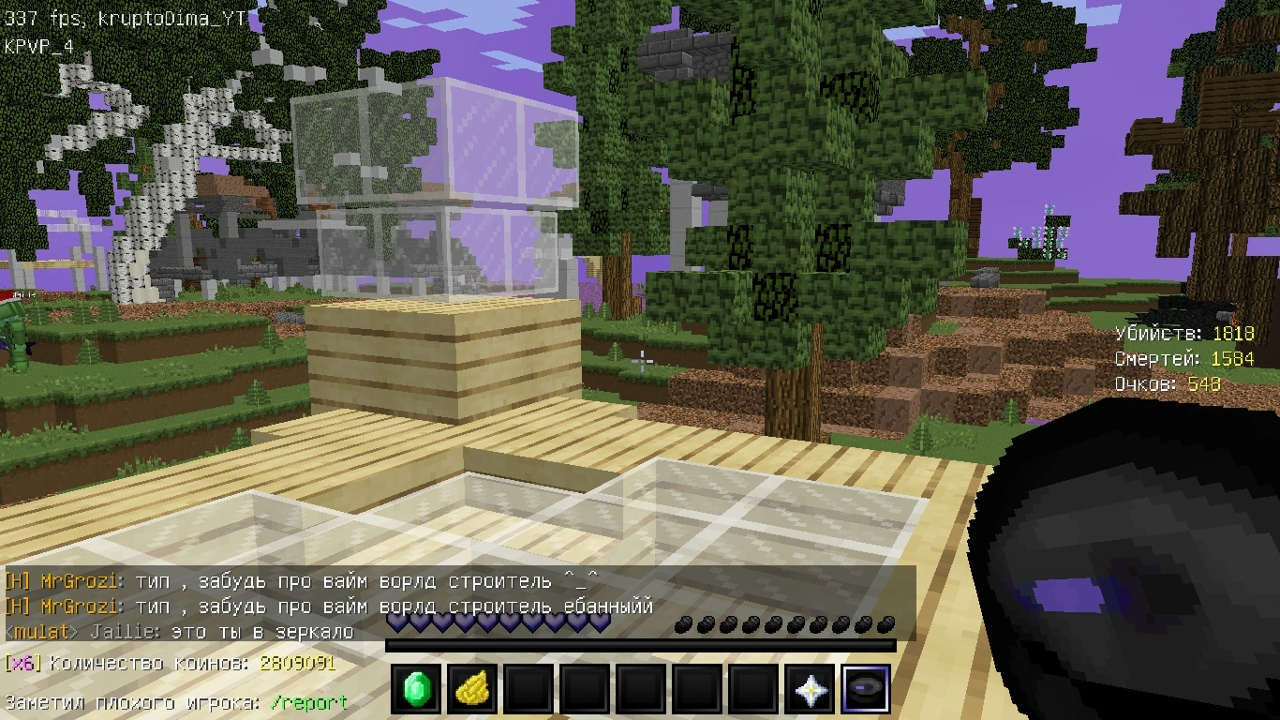Image resolution: width=1280 pixels, height=720 pixels.
Task: Click MrGrozi's chat message ending with ^_^
Action: [300, 581]
